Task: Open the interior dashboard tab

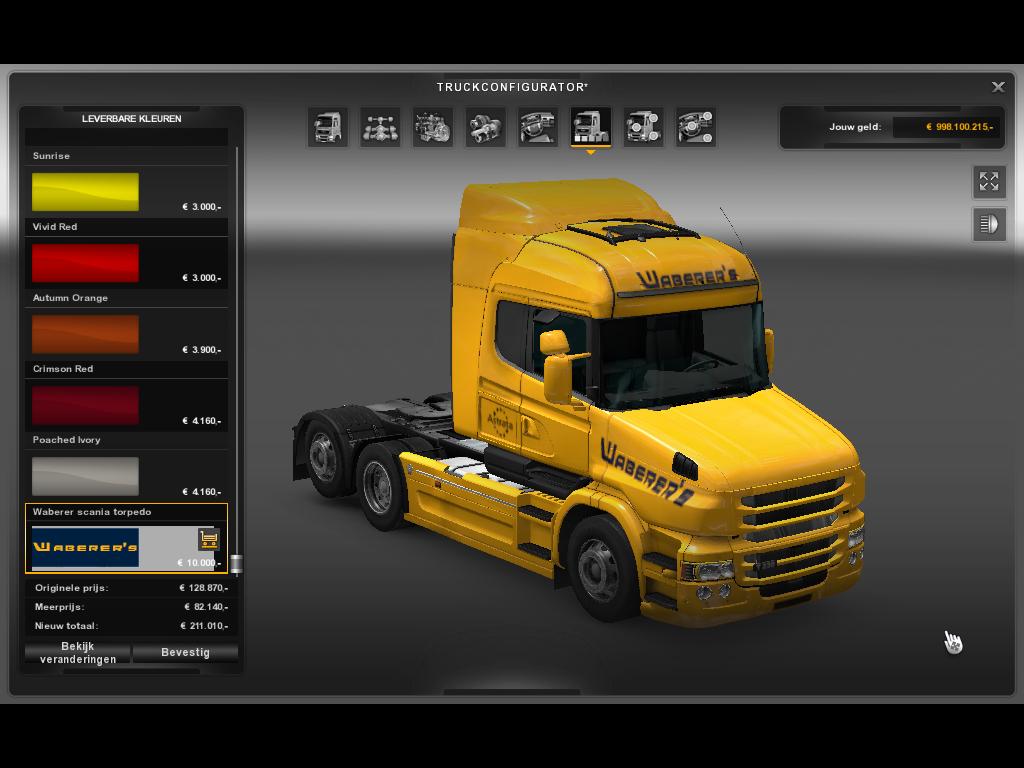Action: point(538,127)
